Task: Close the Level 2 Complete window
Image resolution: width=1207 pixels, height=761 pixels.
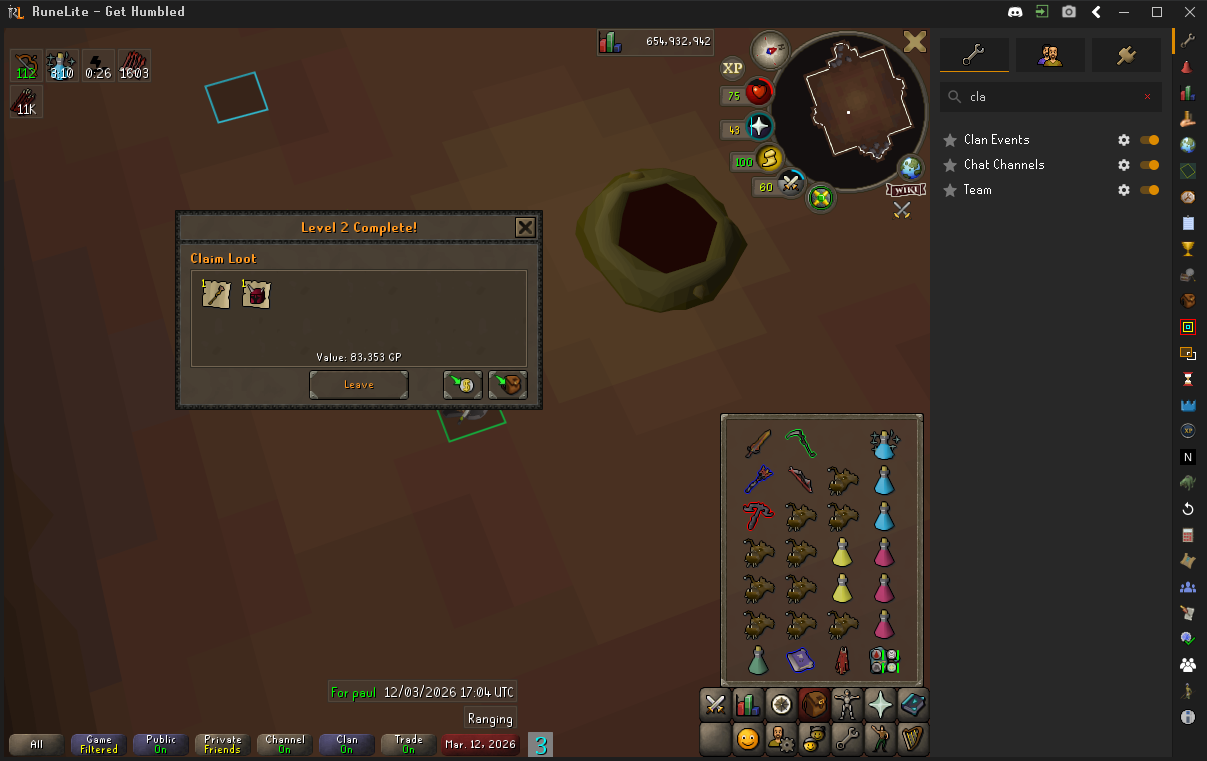Action: point(525,227)
